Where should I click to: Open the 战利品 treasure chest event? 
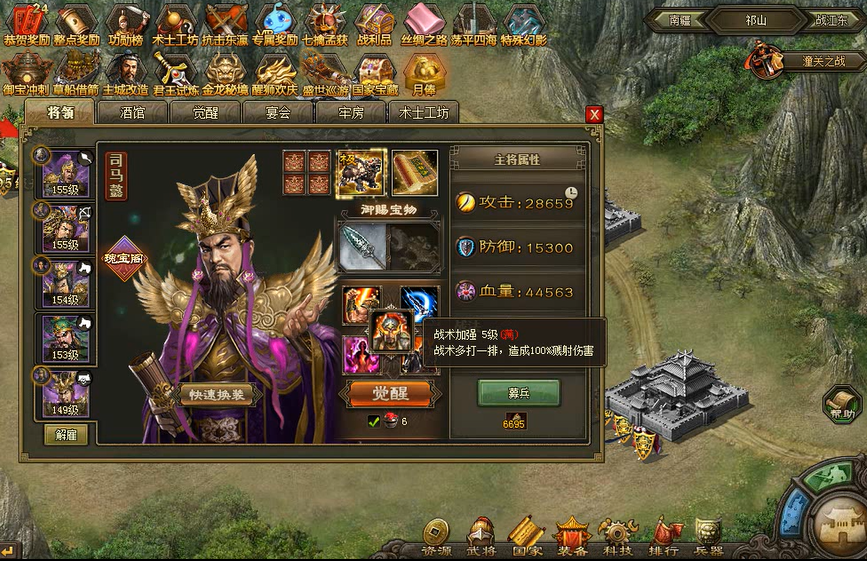tap(374, 24)
